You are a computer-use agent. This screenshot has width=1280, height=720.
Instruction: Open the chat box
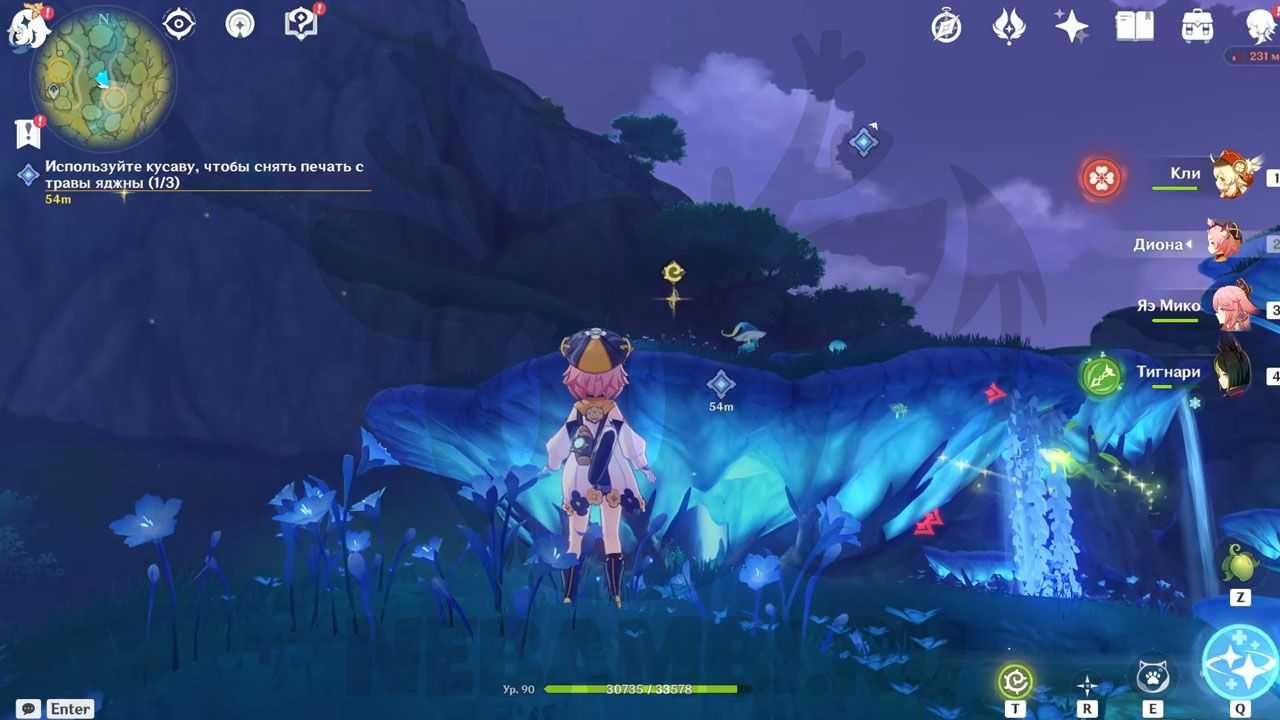(28, 708)
